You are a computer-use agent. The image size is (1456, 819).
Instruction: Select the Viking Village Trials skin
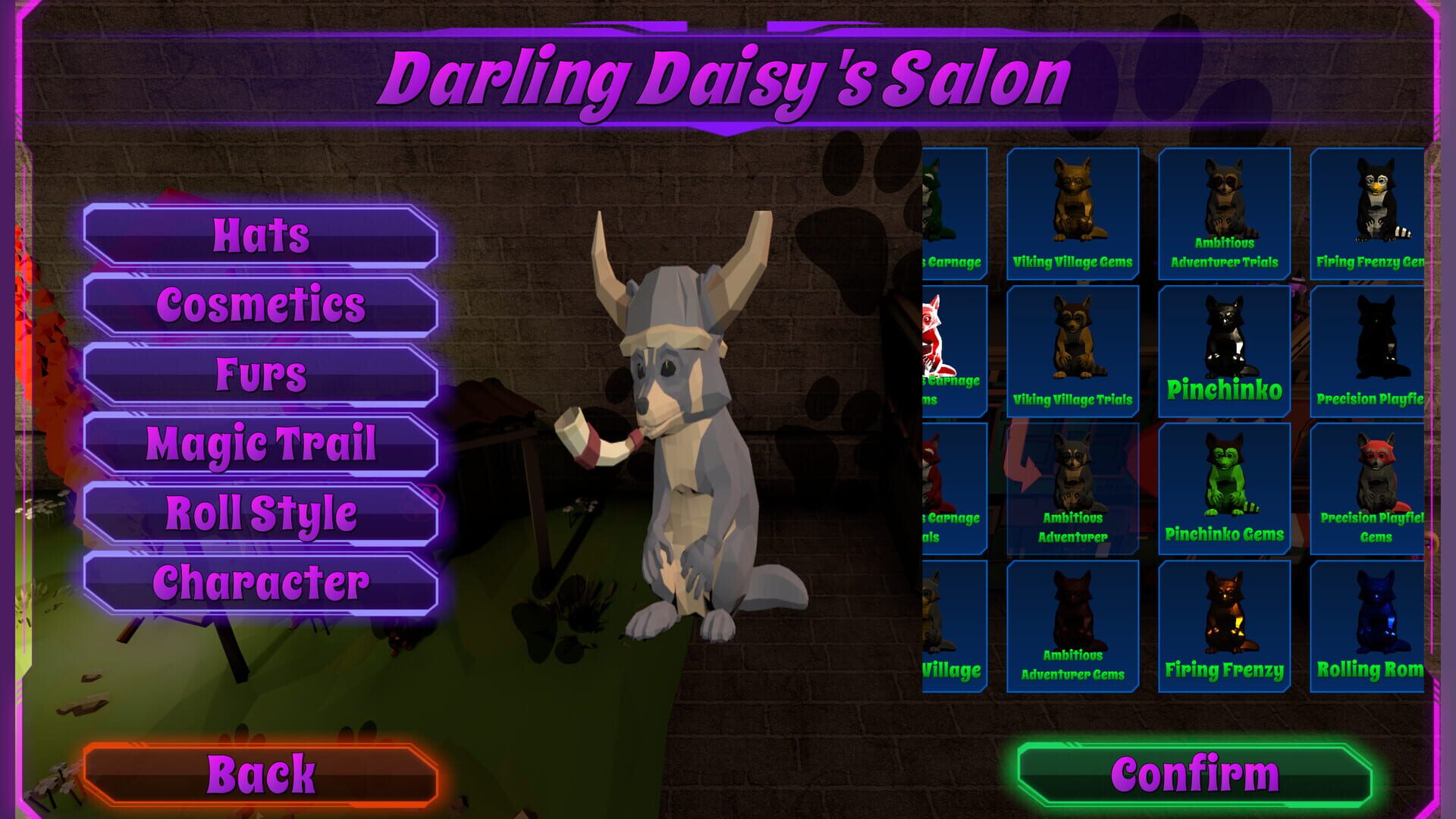pos(1072,349)
